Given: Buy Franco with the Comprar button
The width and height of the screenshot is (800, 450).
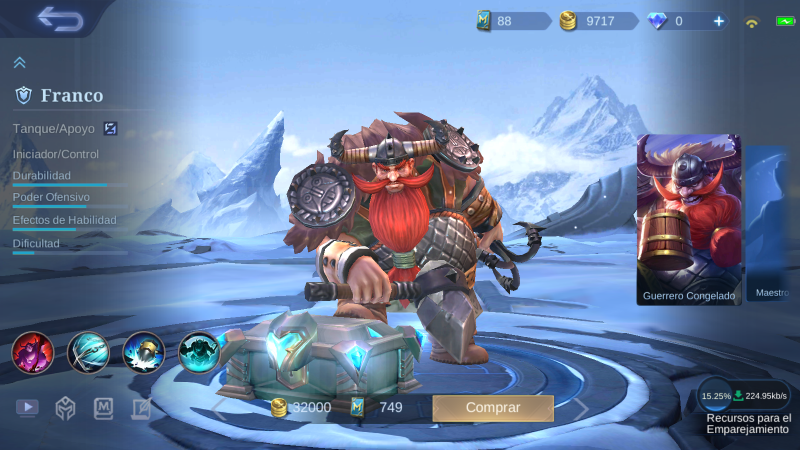Looking at the screenshot, I should click(493, 408).
